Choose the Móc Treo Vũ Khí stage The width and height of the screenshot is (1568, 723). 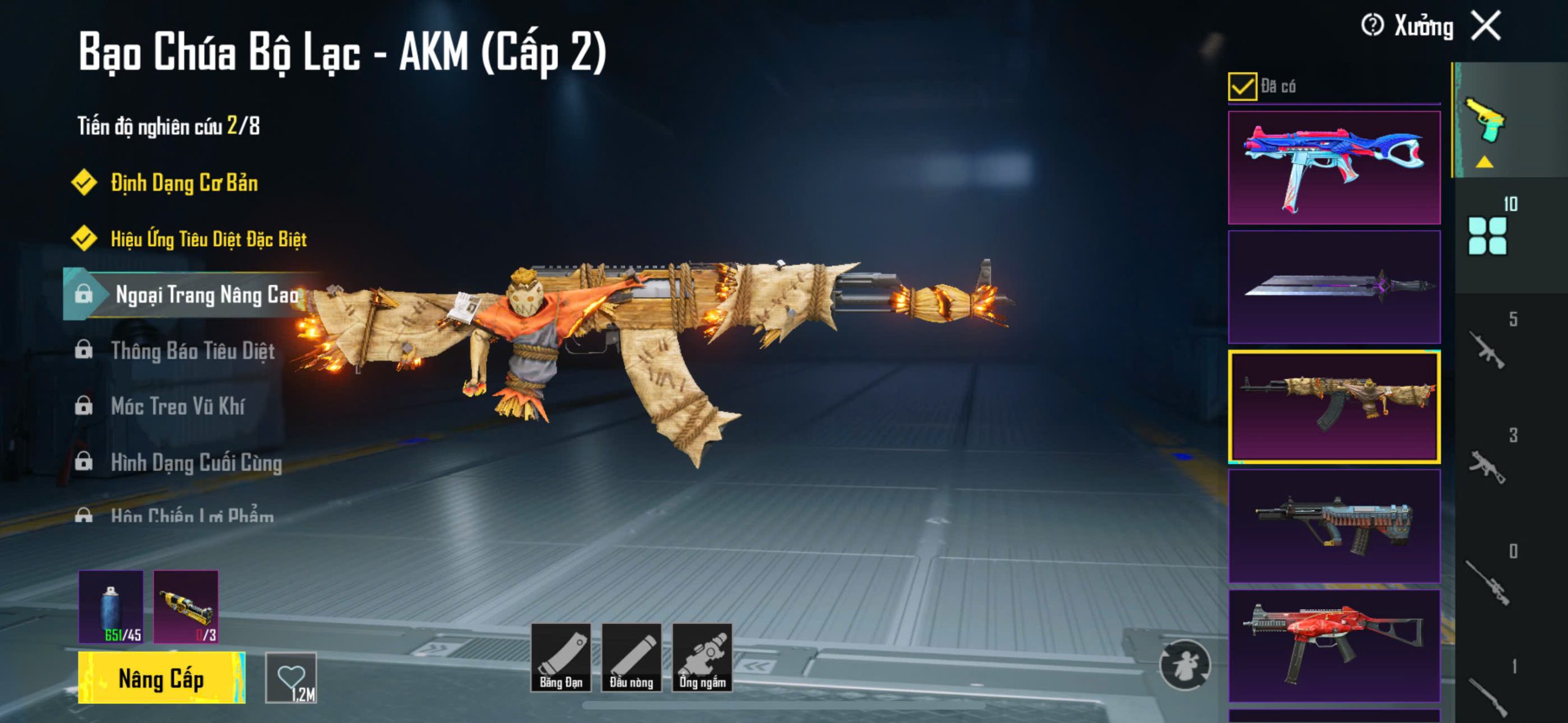(178, 406)
